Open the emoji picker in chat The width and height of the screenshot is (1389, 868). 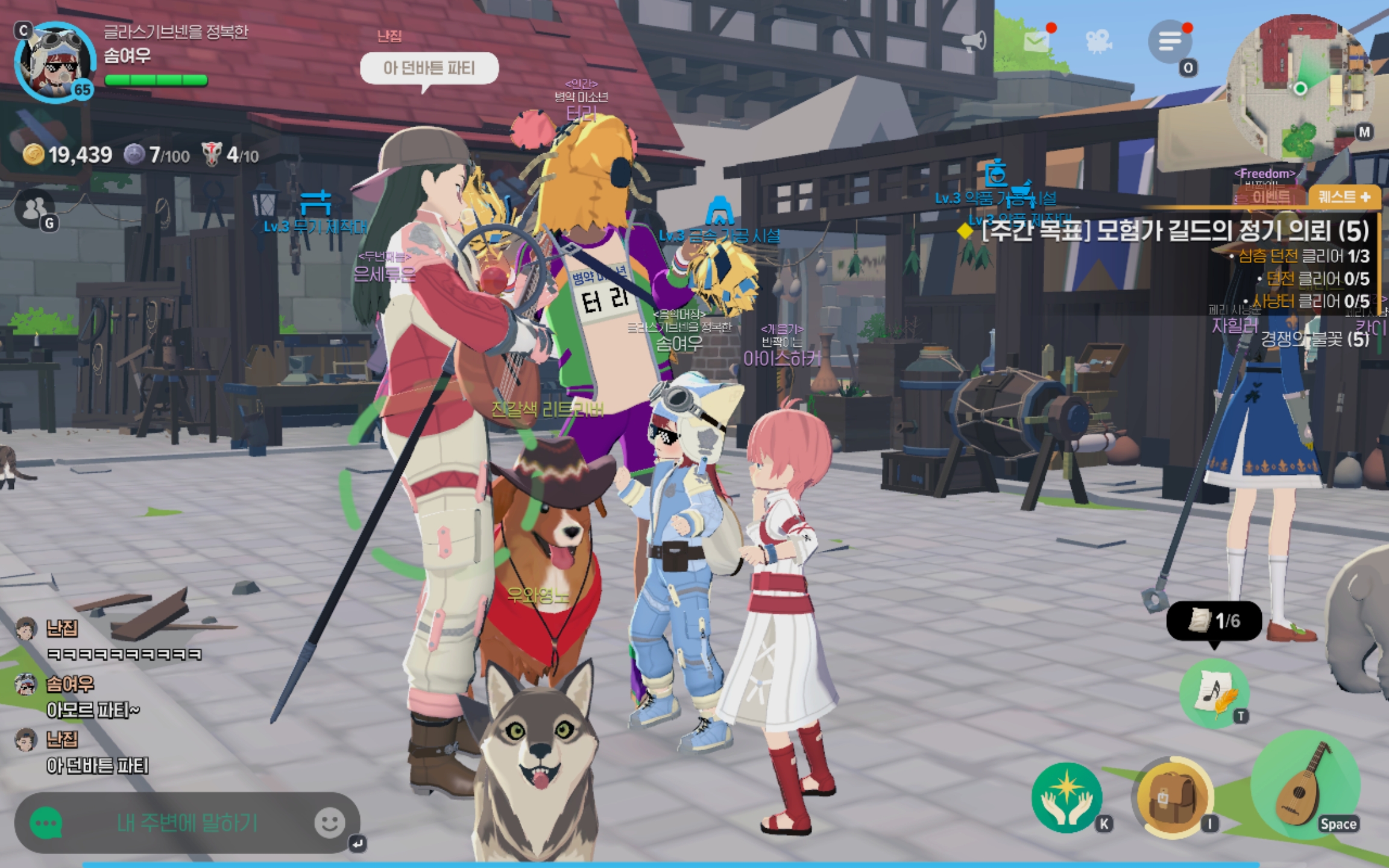330,822
